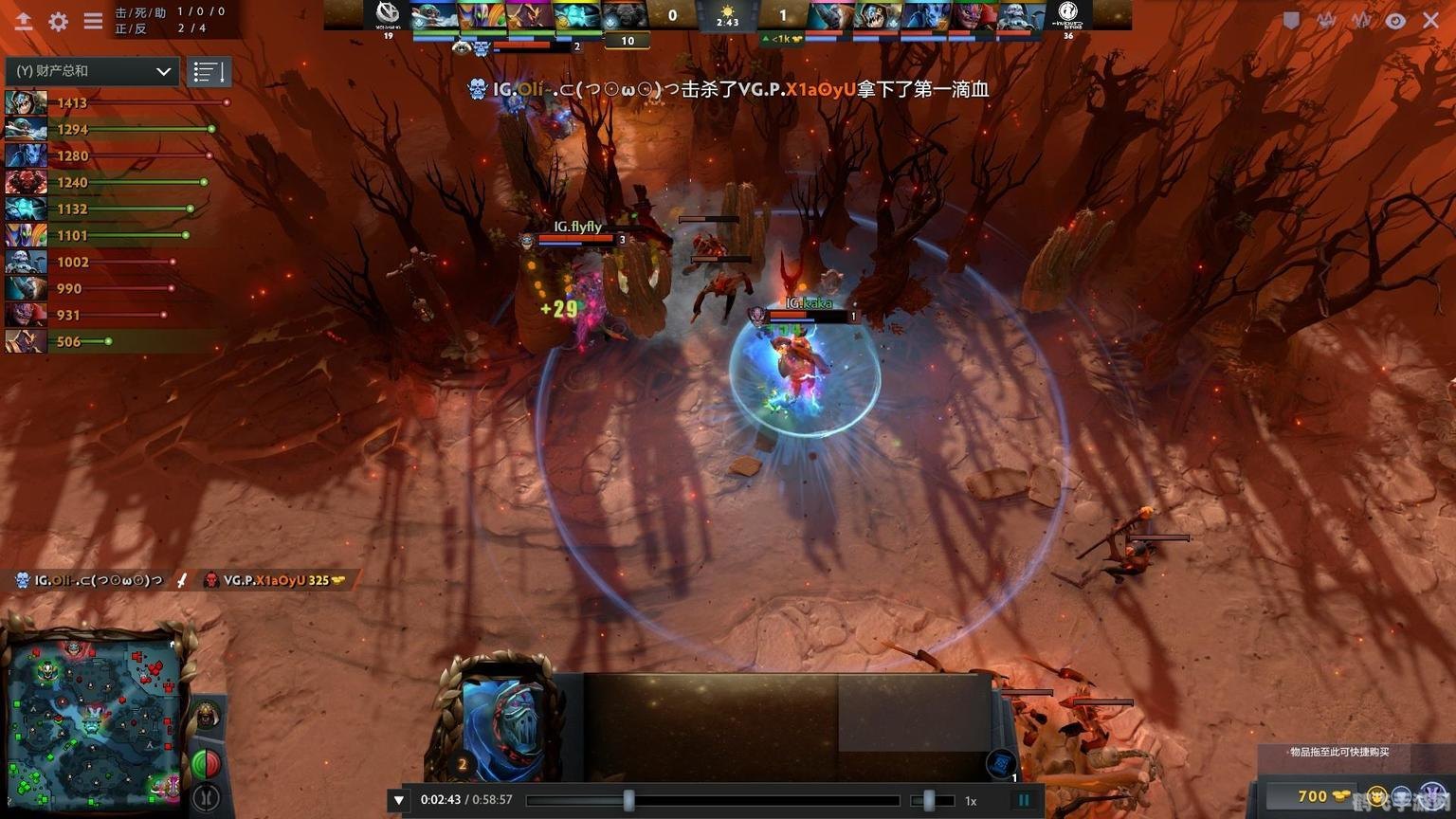Click the town portal scroll slot

click(1002, 763)
